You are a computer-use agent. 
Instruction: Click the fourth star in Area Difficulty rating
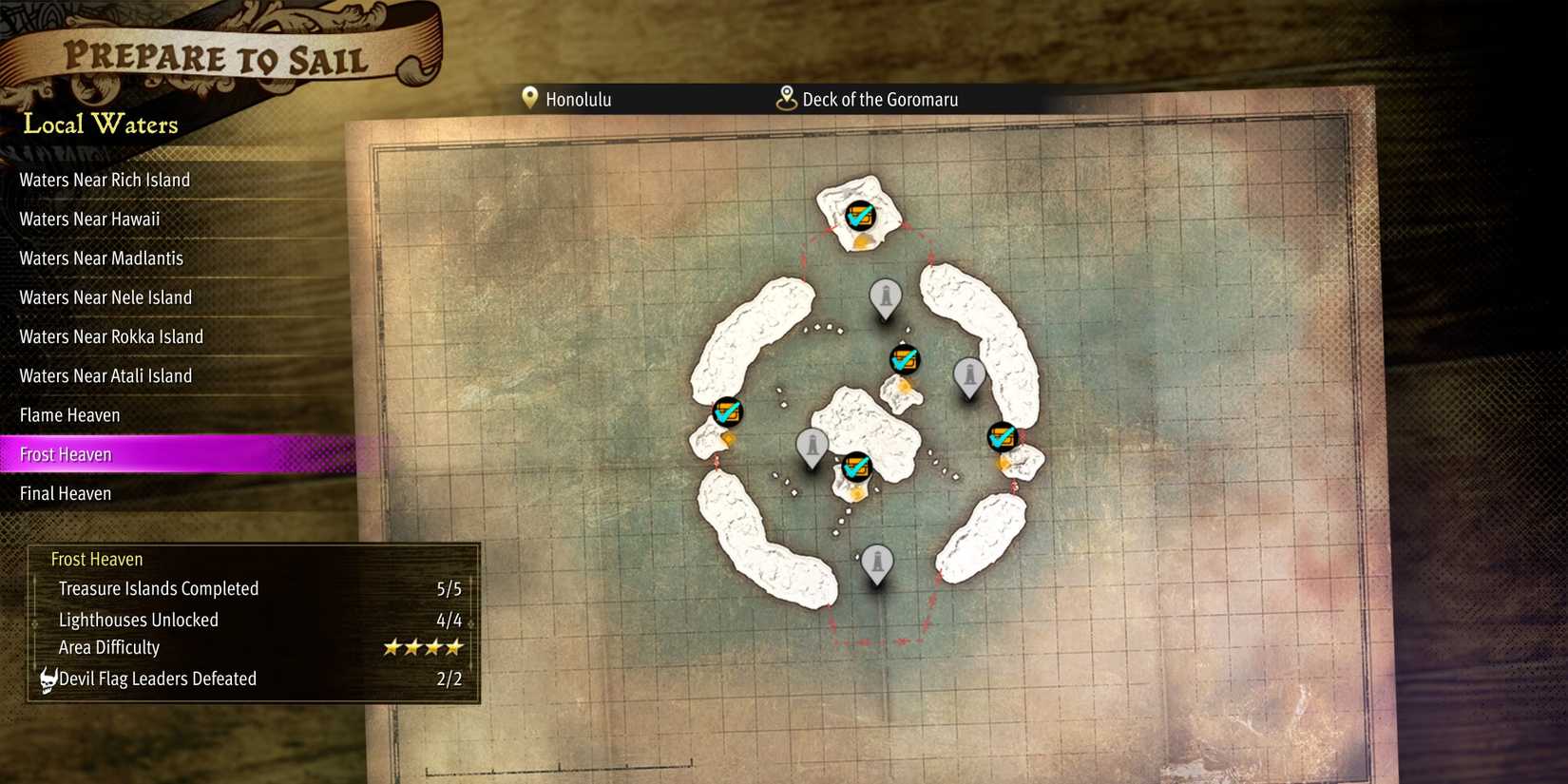454,647
